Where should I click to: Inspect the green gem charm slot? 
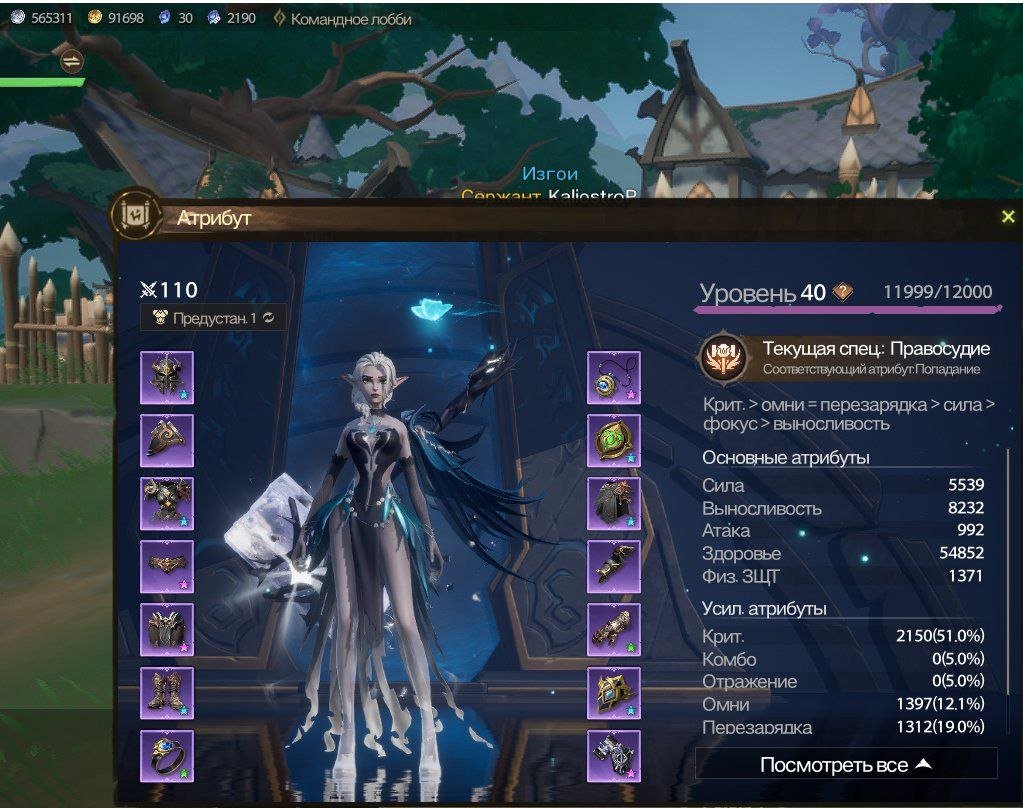point(613,440)
